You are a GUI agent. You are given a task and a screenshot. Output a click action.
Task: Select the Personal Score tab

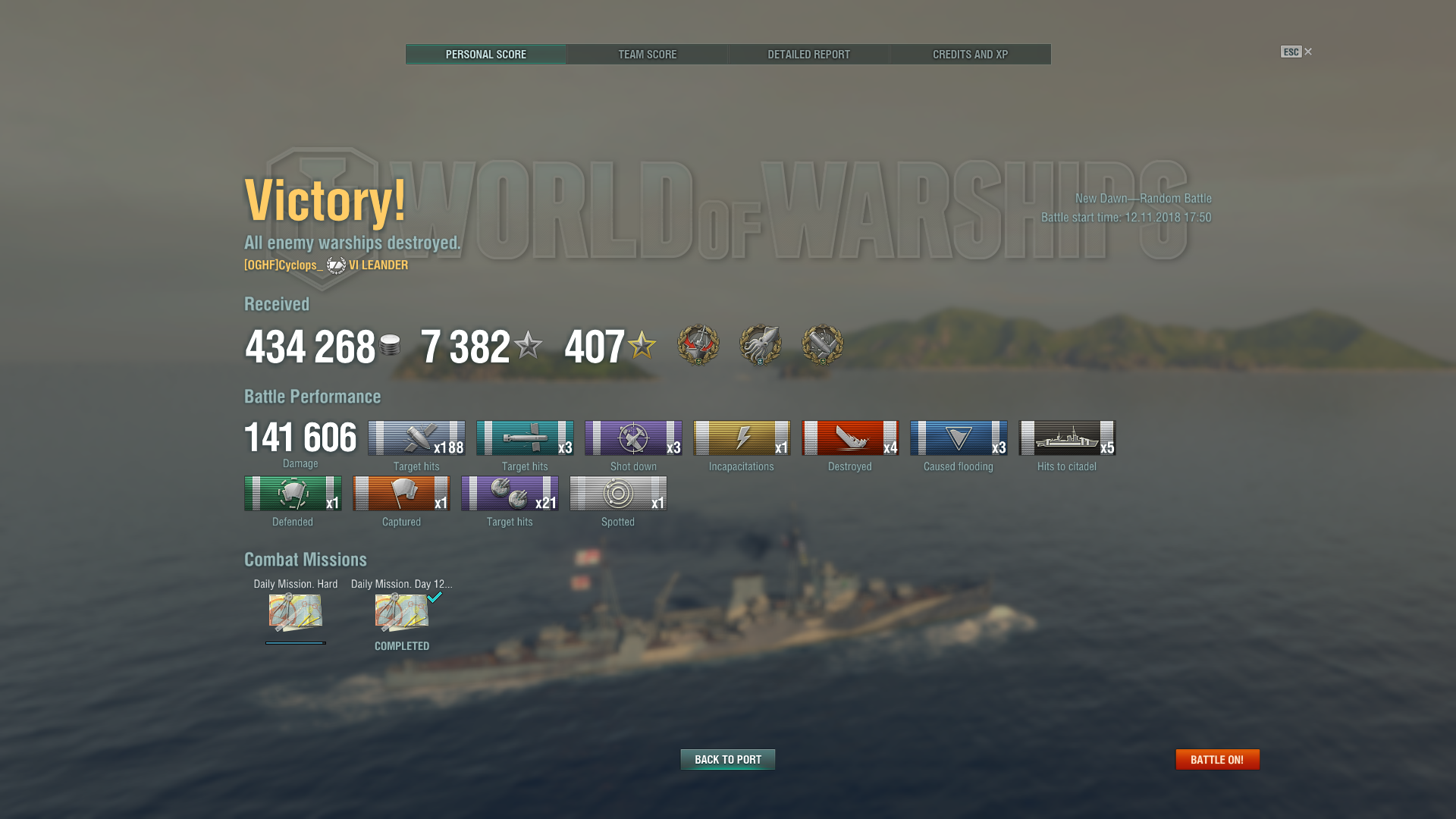[485, 55]
